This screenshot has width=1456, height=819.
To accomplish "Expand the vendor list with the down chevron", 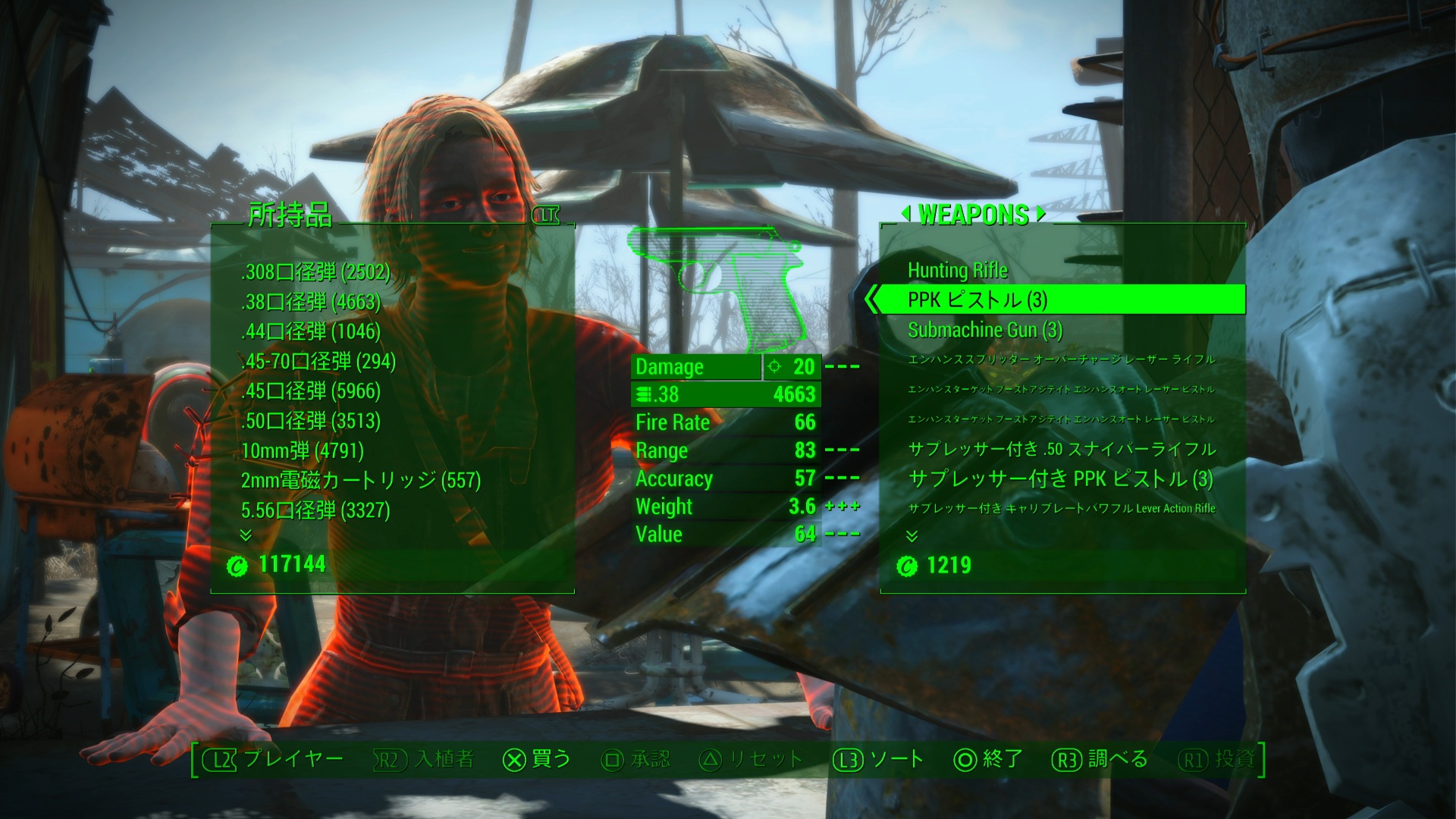I will 912,536.
